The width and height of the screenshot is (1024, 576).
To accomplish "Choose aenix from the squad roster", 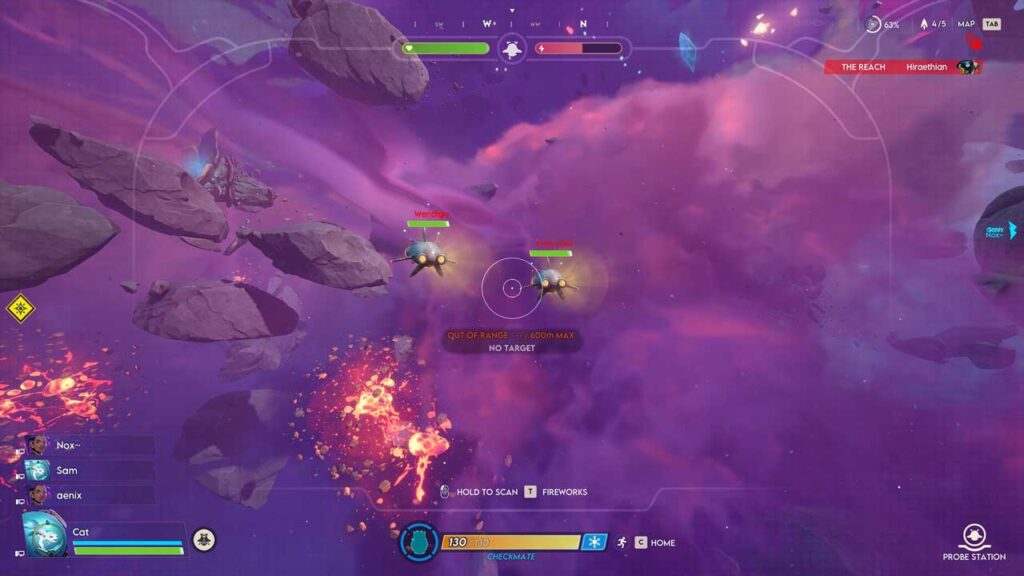I will click(x=68, y=495).
